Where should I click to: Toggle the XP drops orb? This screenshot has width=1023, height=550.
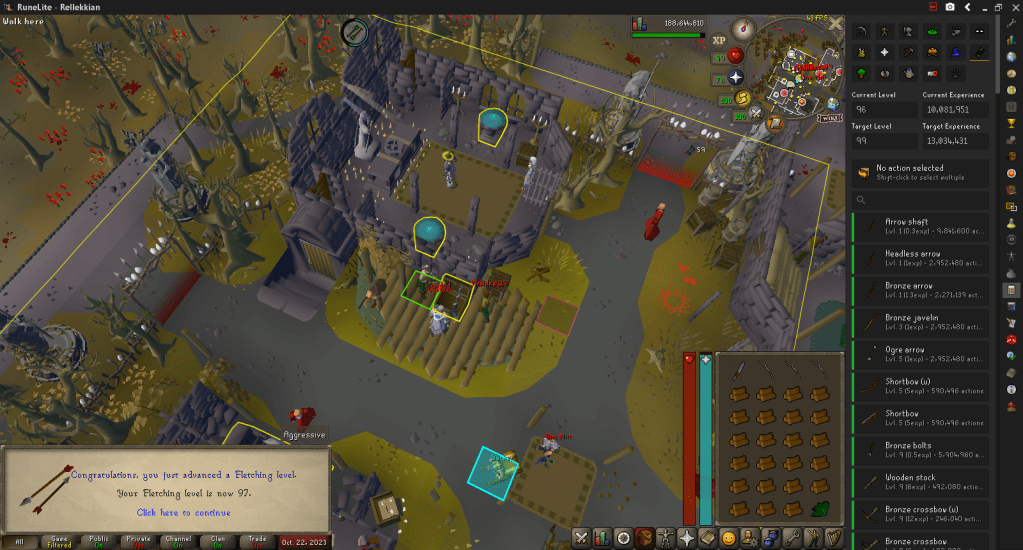point(719,41)
